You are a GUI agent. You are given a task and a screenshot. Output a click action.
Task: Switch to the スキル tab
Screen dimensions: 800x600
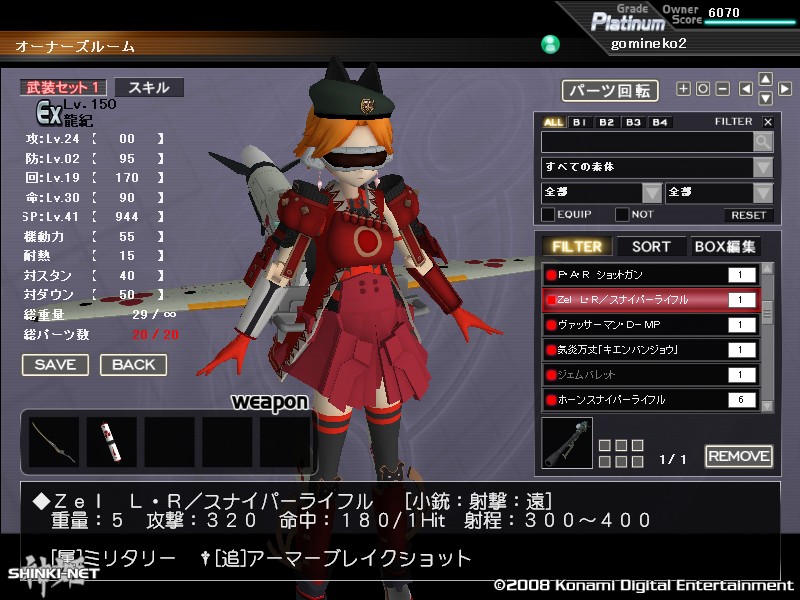[x=148, y=88]
